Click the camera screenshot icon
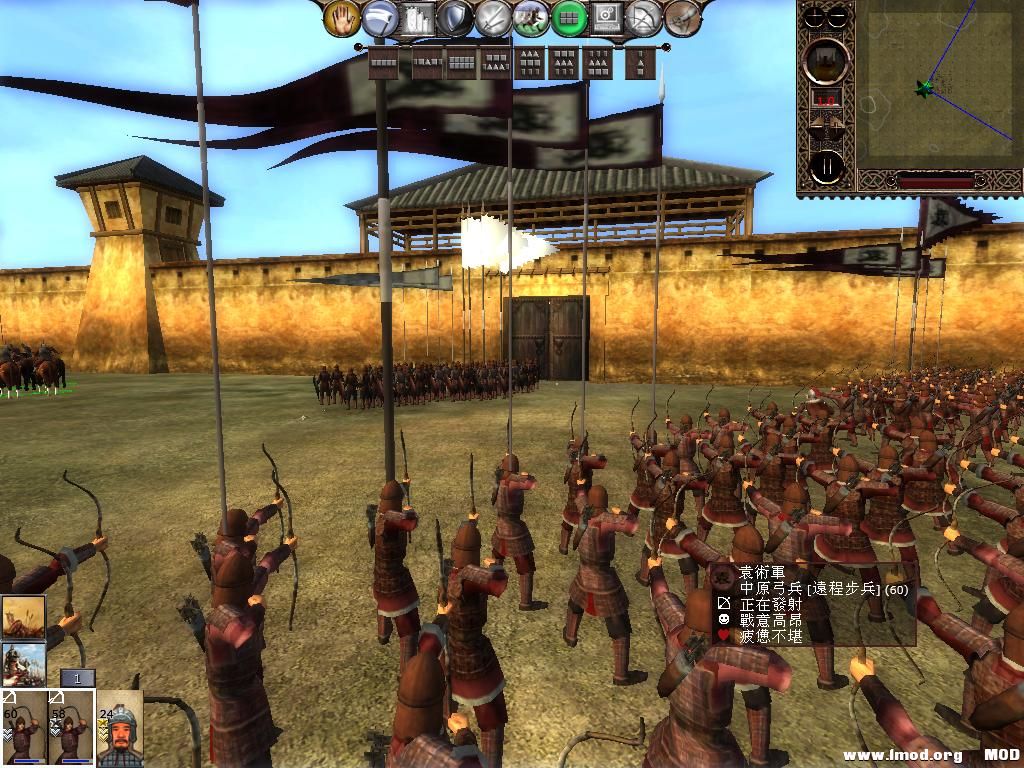Screen dimensions: 1024x768 click(607, 18)
